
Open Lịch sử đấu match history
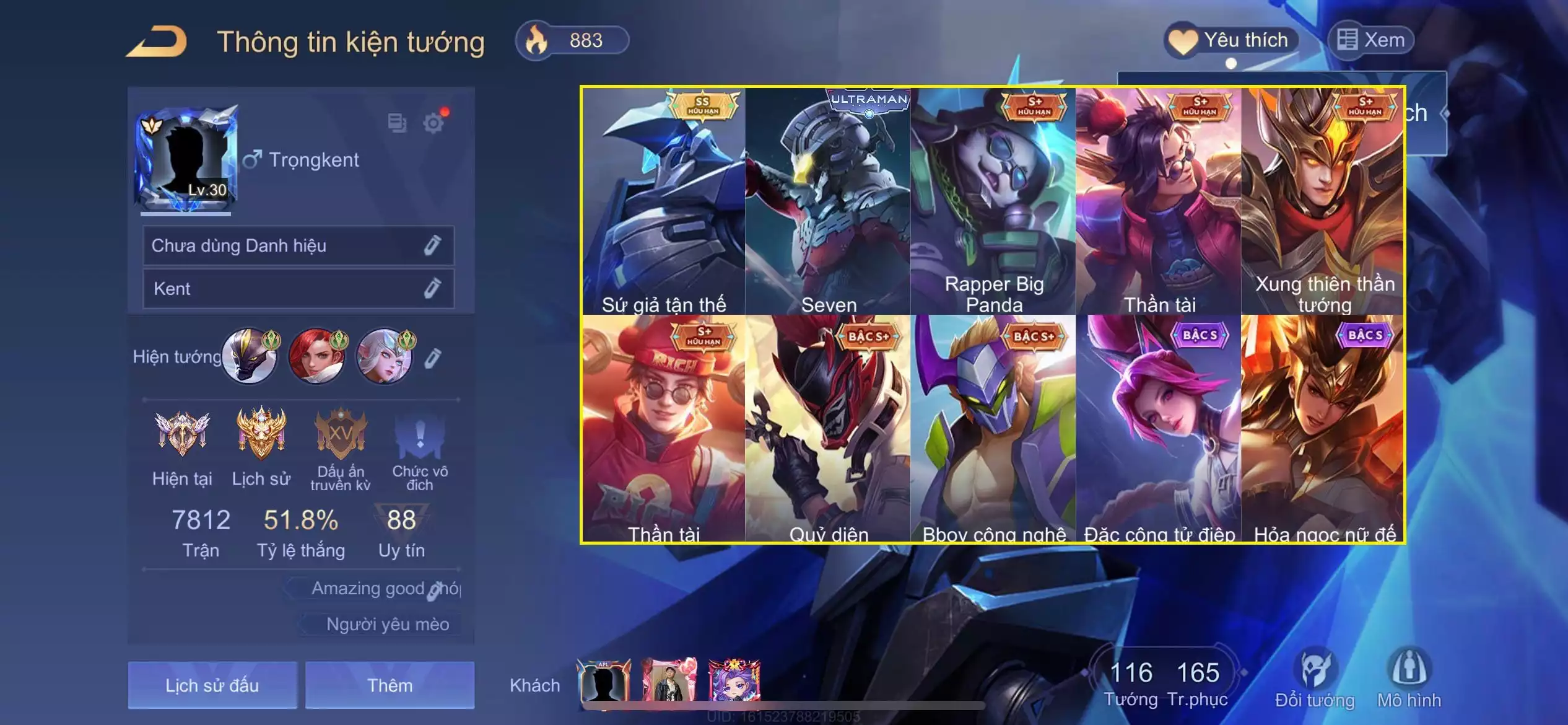(212, 685)
